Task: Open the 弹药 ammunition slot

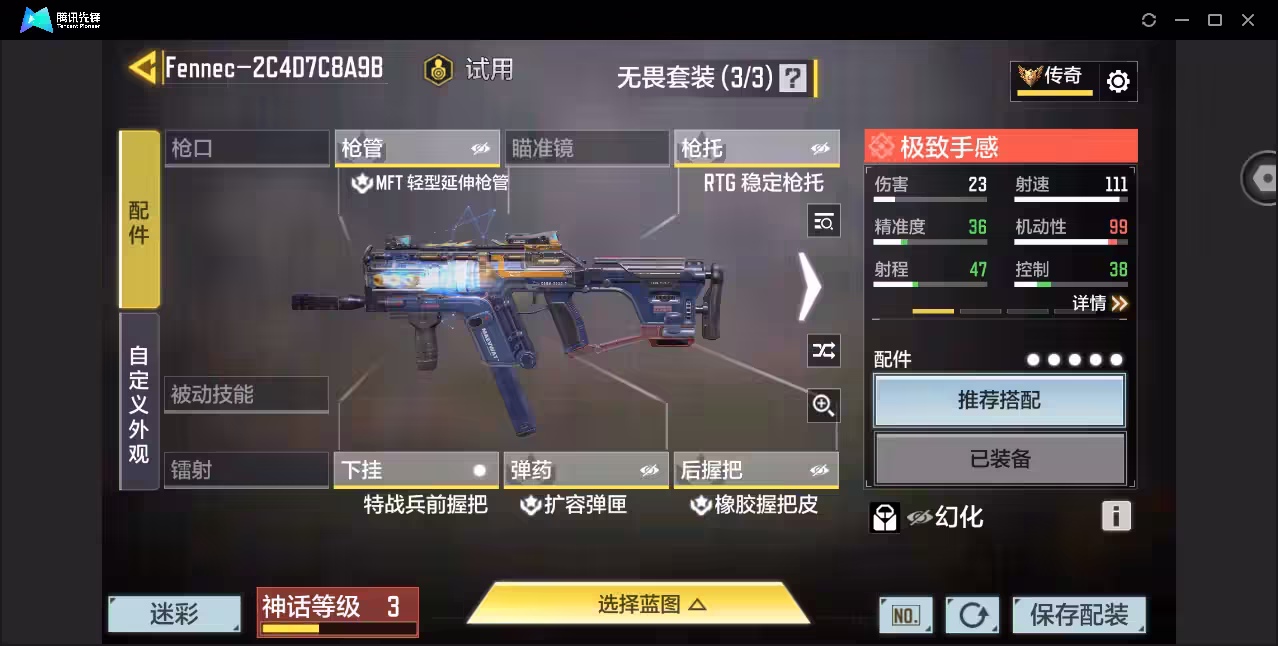Action: 586,470
